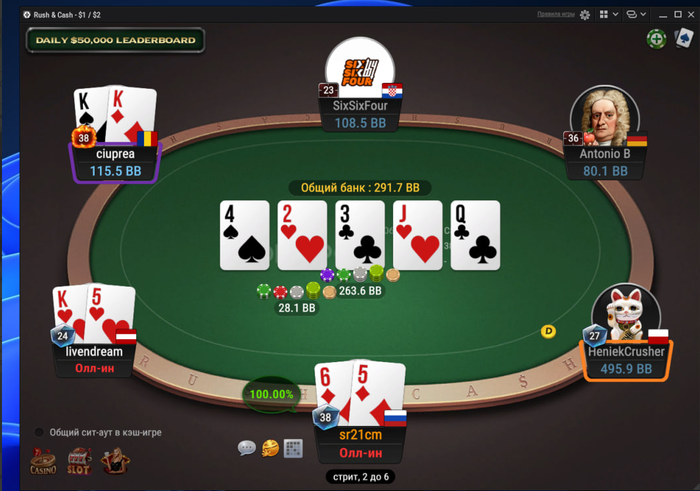Open the Daily $50,000 Leaderboard banner

[x=115, y=40]
